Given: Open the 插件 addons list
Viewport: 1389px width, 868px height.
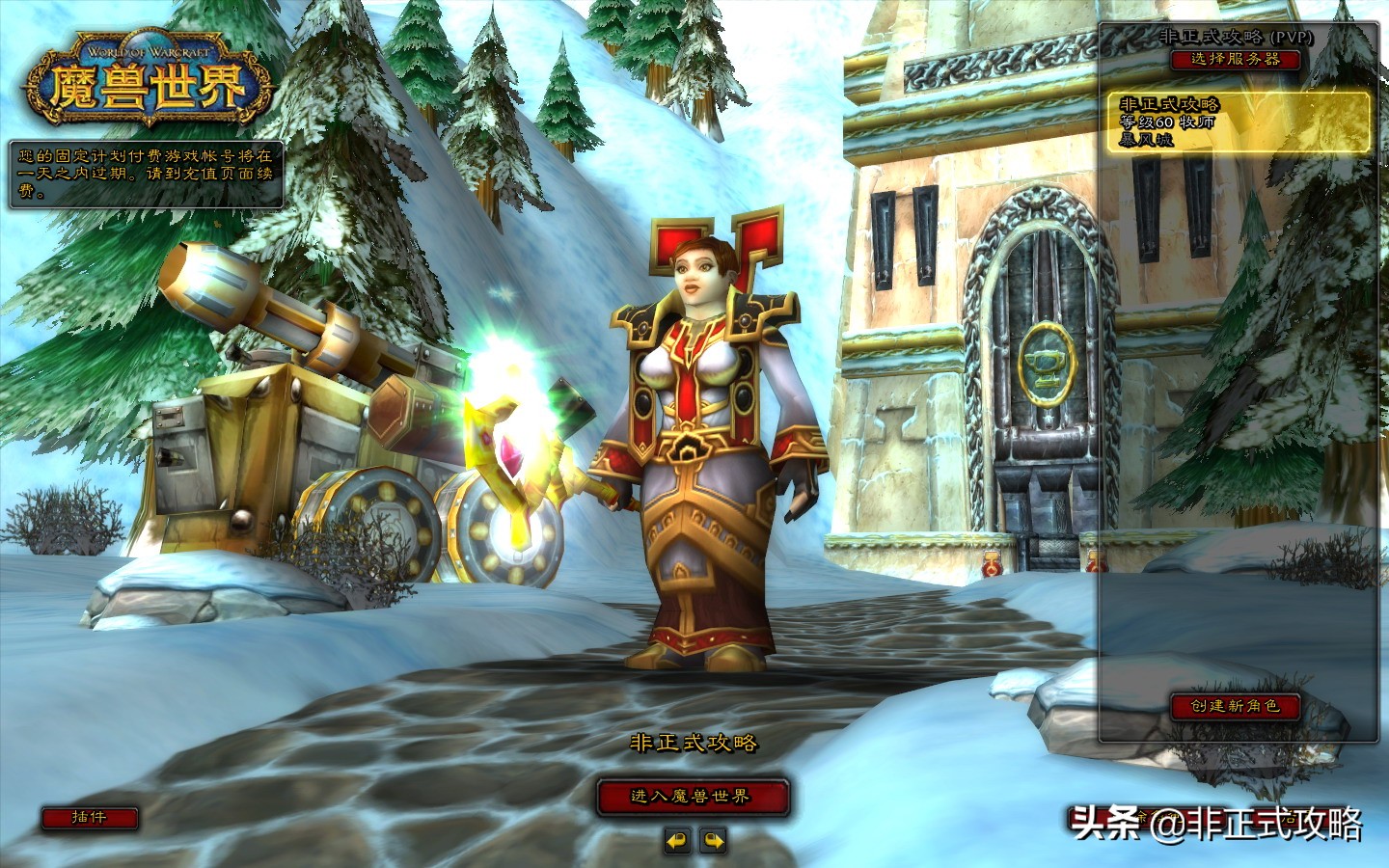Looking at the screenshot, I should [89, 818].
